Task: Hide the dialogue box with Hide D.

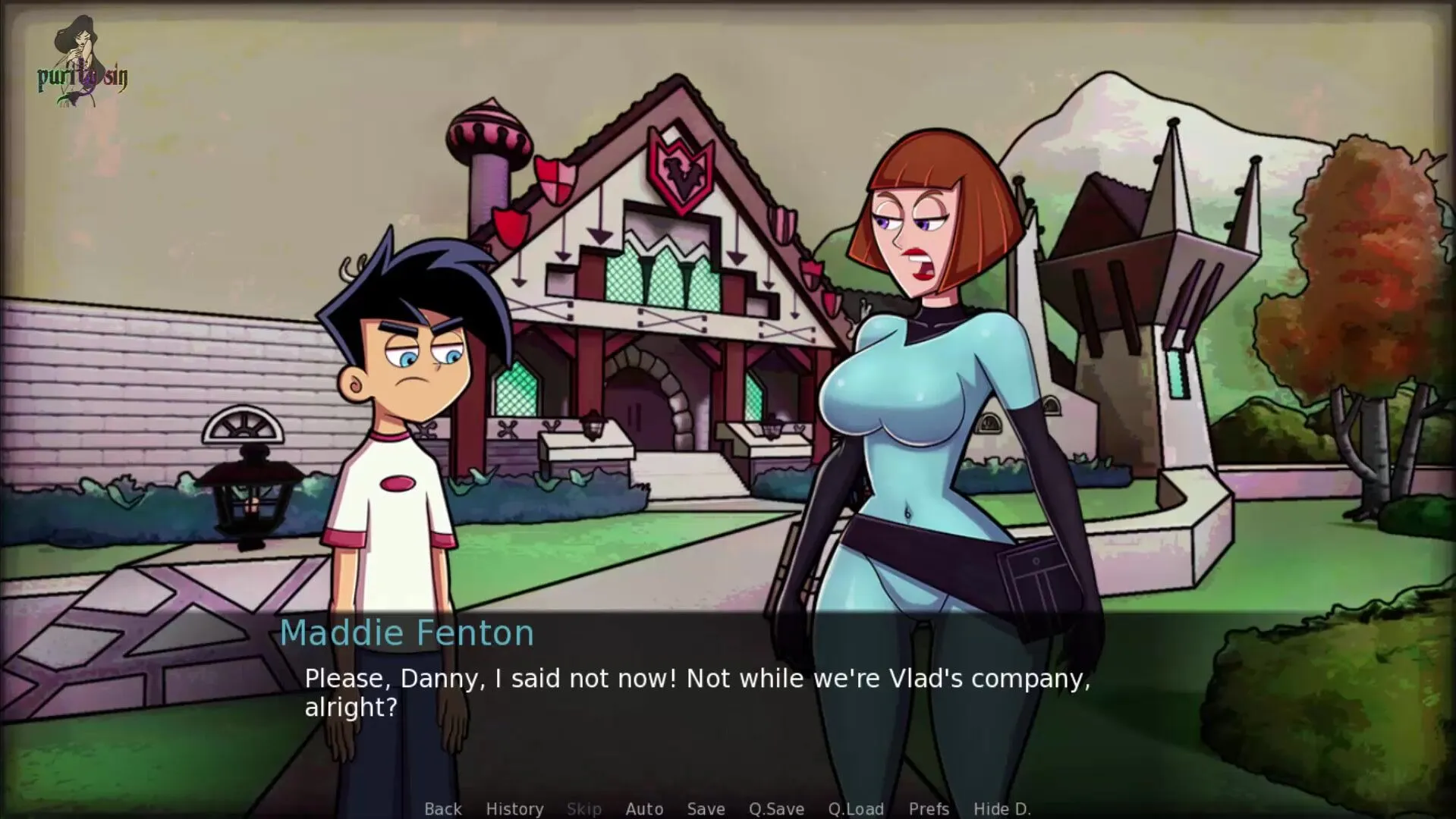Action: click(1002, 809)
